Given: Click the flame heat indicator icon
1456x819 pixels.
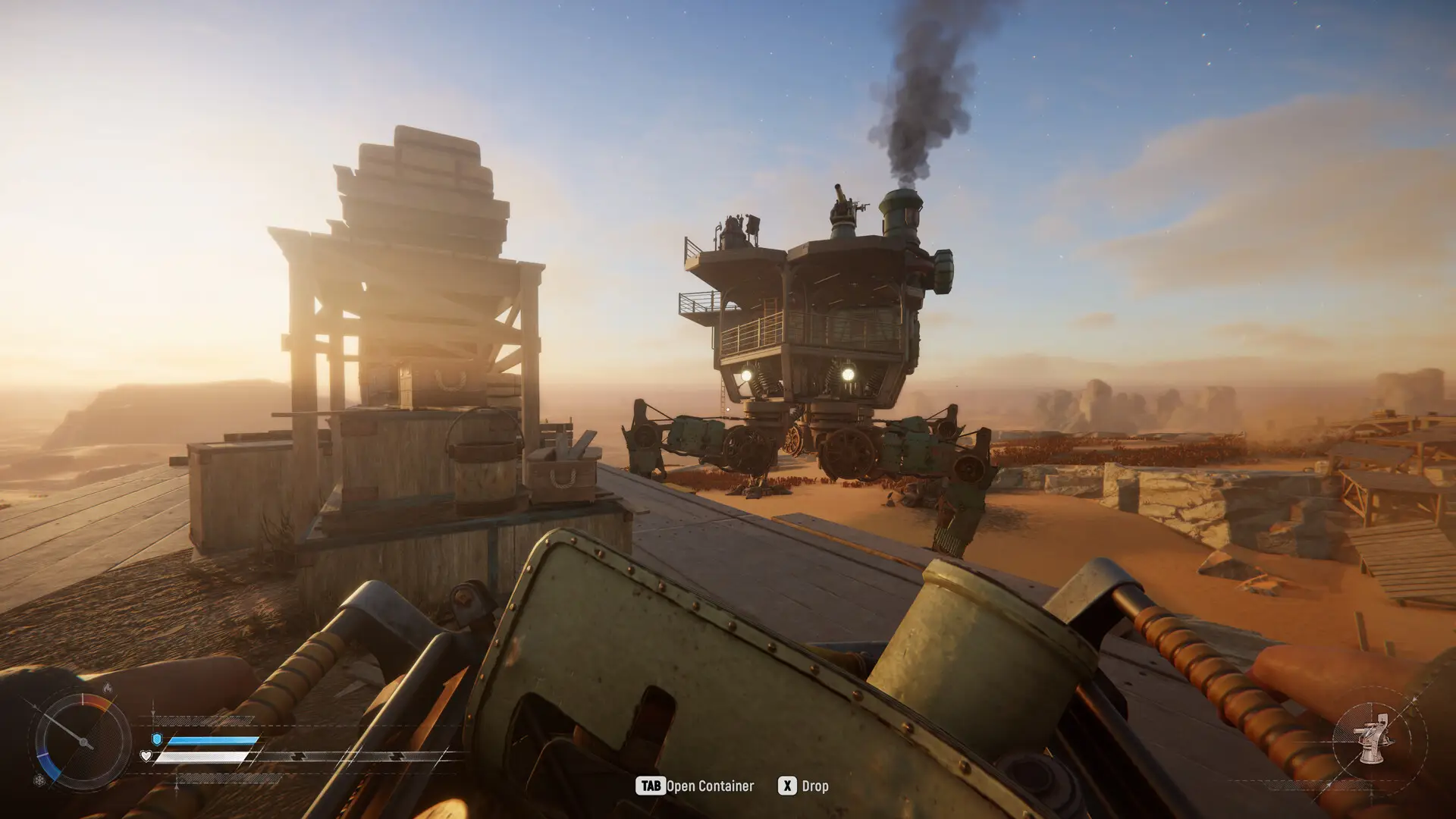Looking at the screenshot, I should [107, 688].
